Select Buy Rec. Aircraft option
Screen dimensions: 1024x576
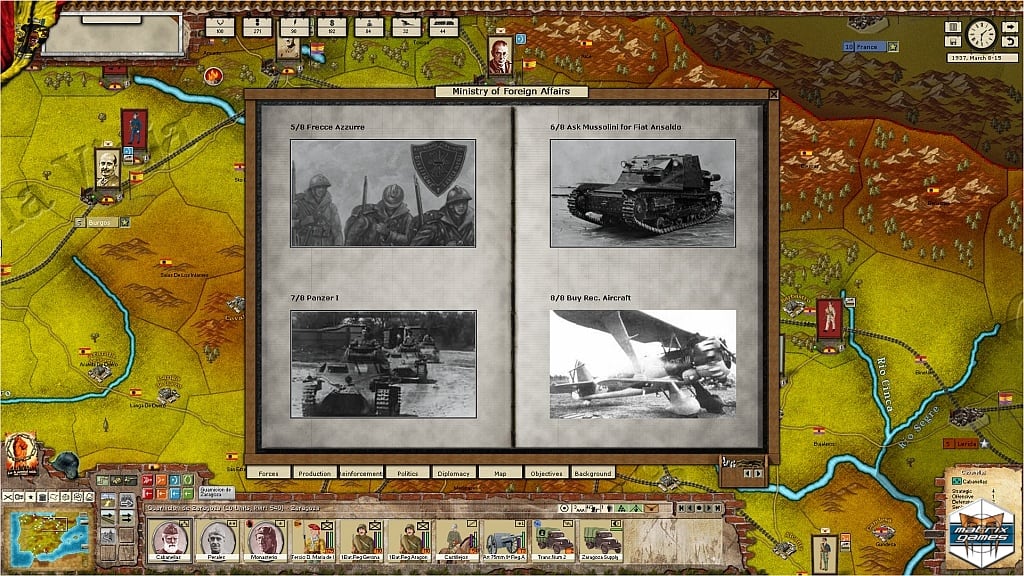642,363
